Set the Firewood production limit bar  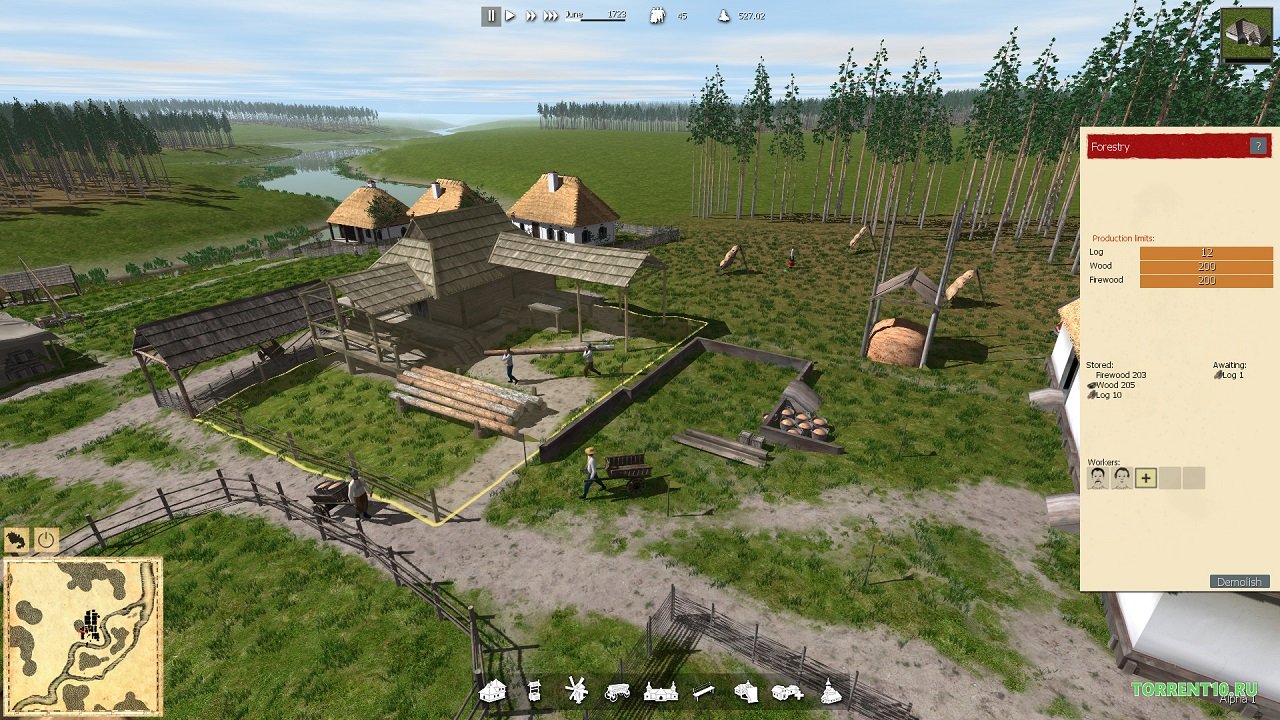(x=1206, y=281)
